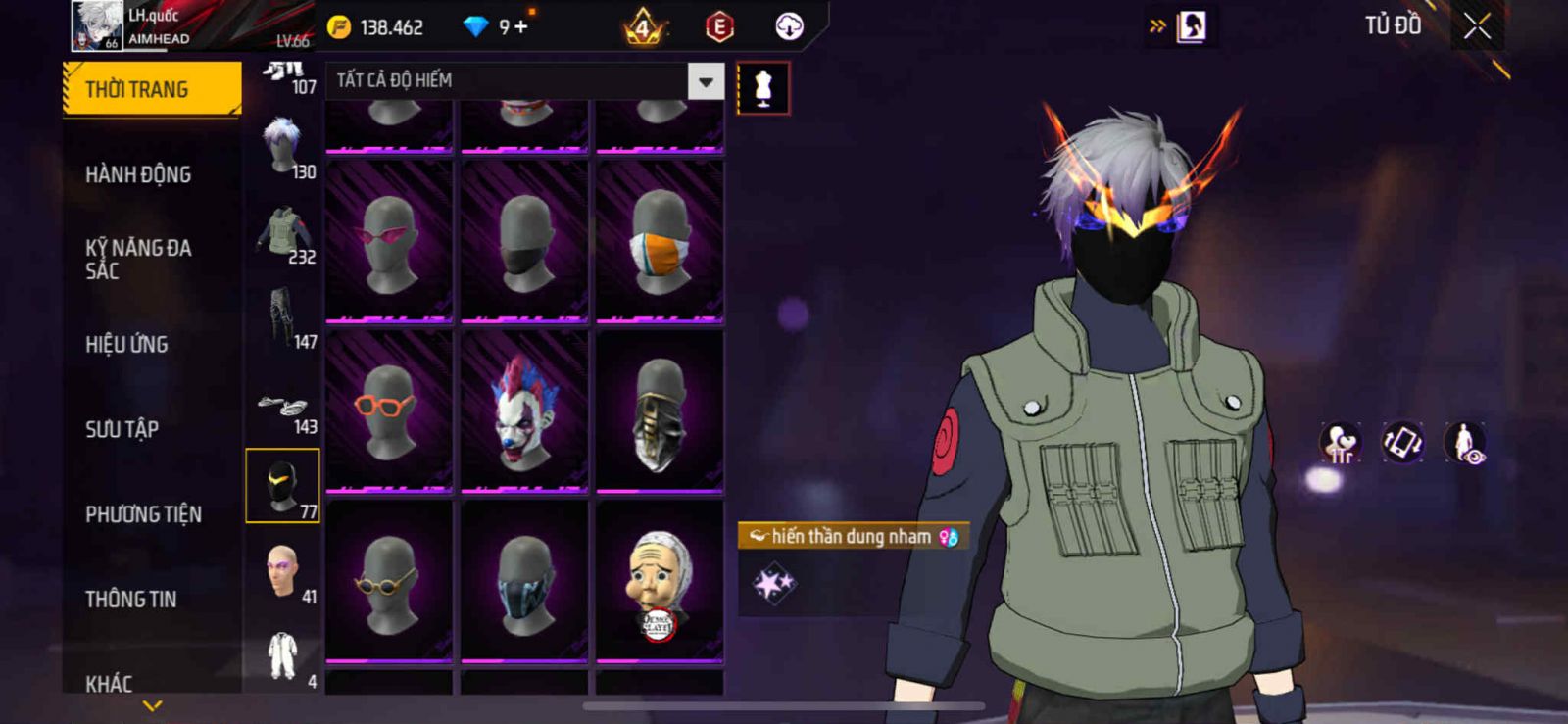Choose the orange glasses item
Viewport: 1568px width, 724px height.
tap(389, 410)
